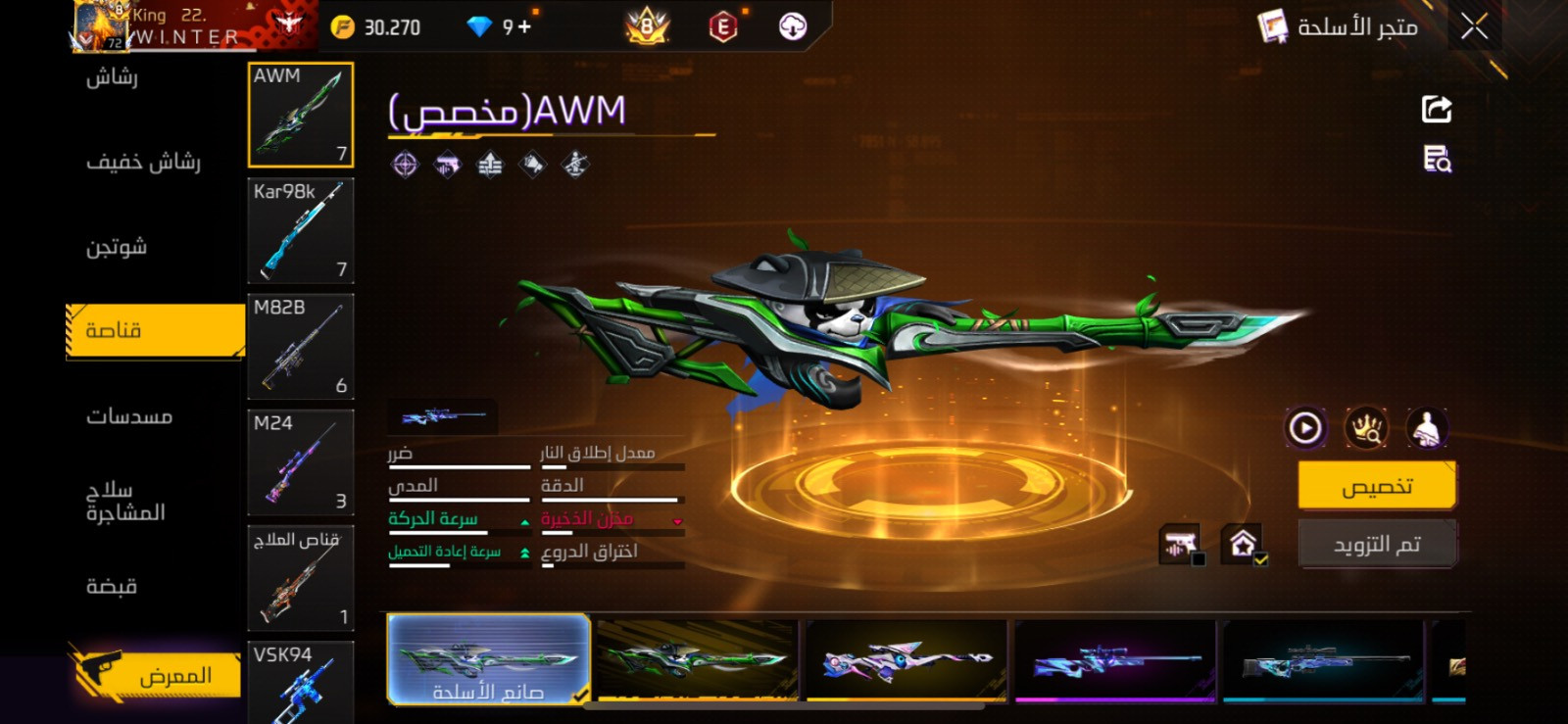Open the شوتجن weapon category
Viewport: 1568px width, 724px height.
[117, 247]
